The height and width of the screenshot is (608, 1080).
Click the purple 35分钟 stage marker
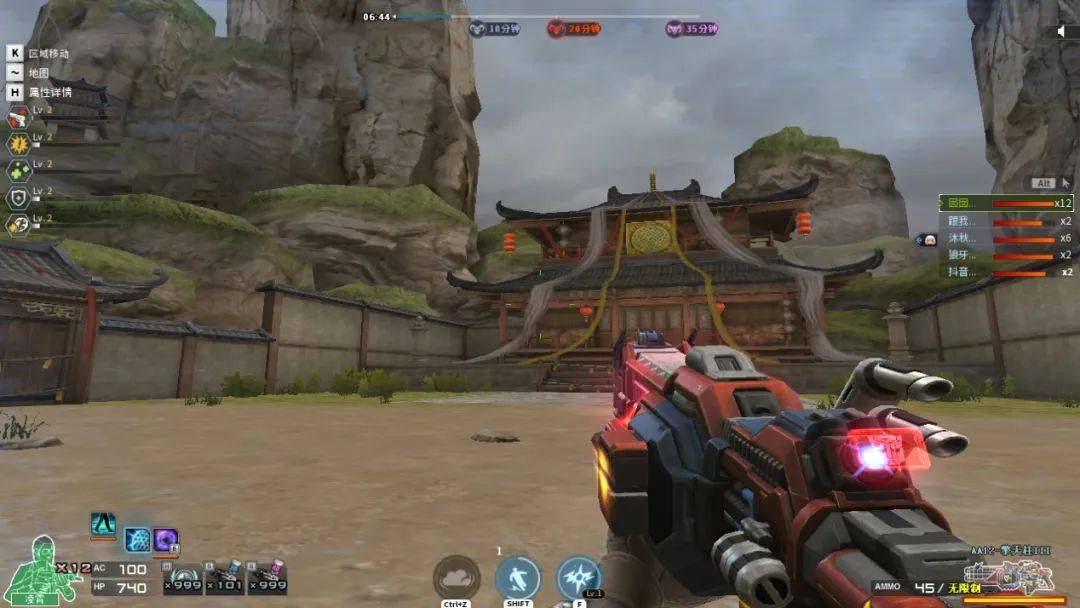coord(692,29)
